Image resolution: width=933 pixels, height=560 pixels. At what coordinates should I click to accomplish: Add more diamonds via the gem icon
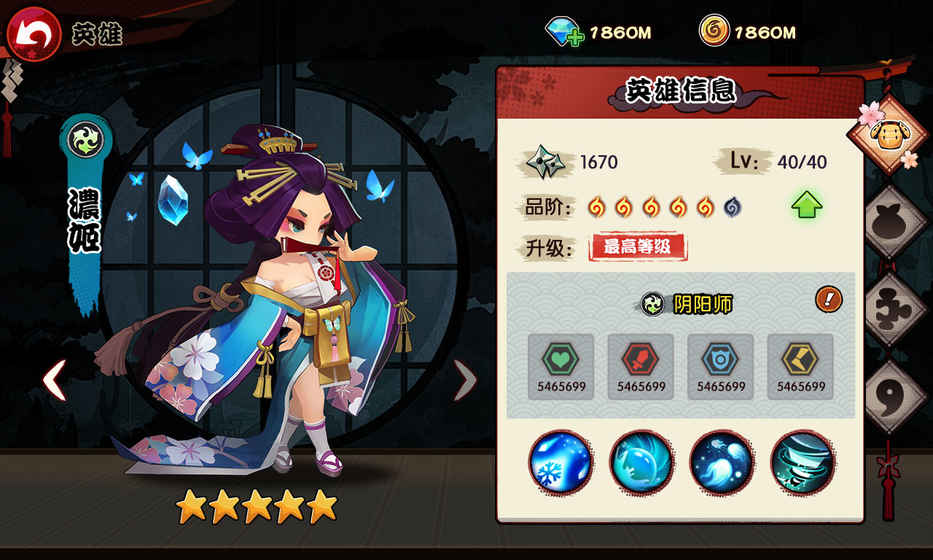point(564,31)
